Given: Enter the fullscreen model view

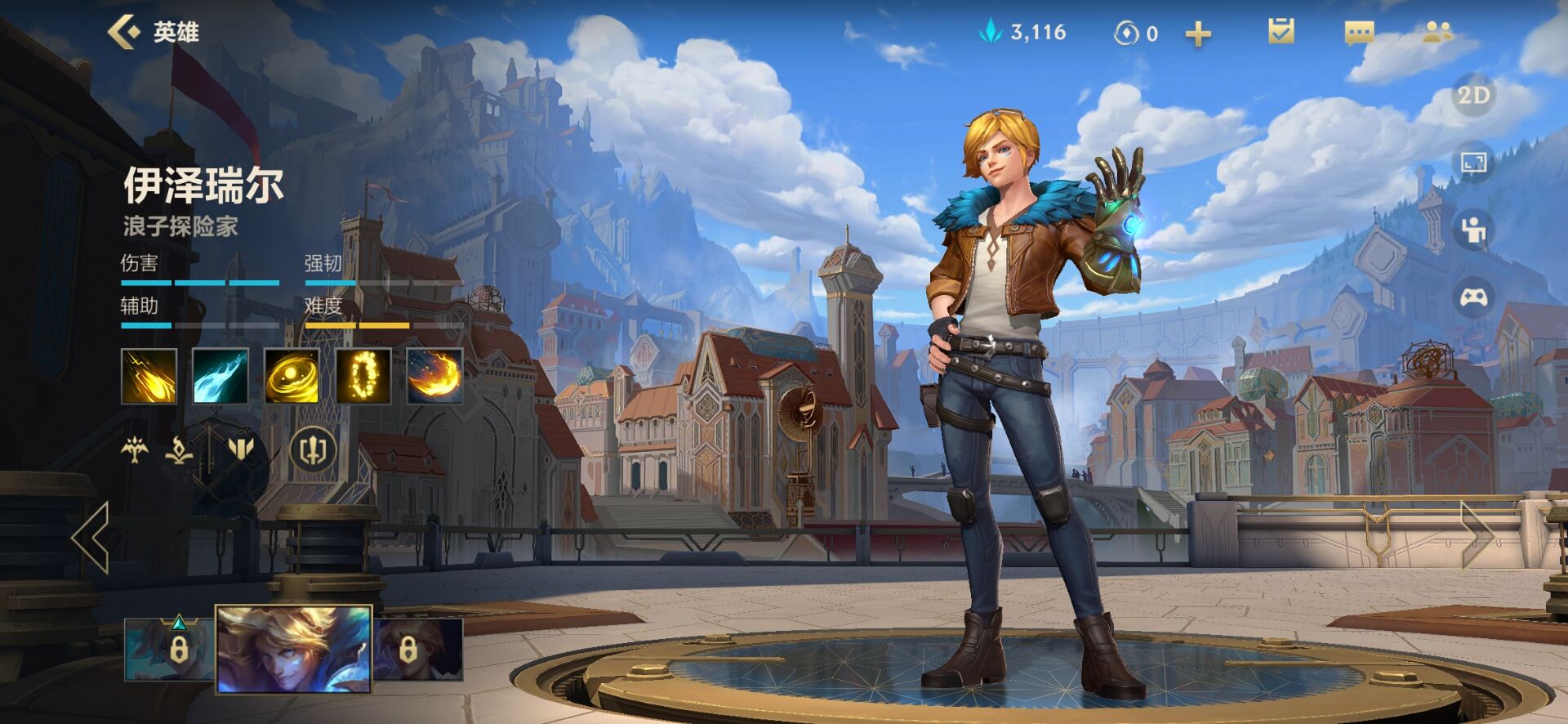Looking at the screenshot, I should (1473, 162).
